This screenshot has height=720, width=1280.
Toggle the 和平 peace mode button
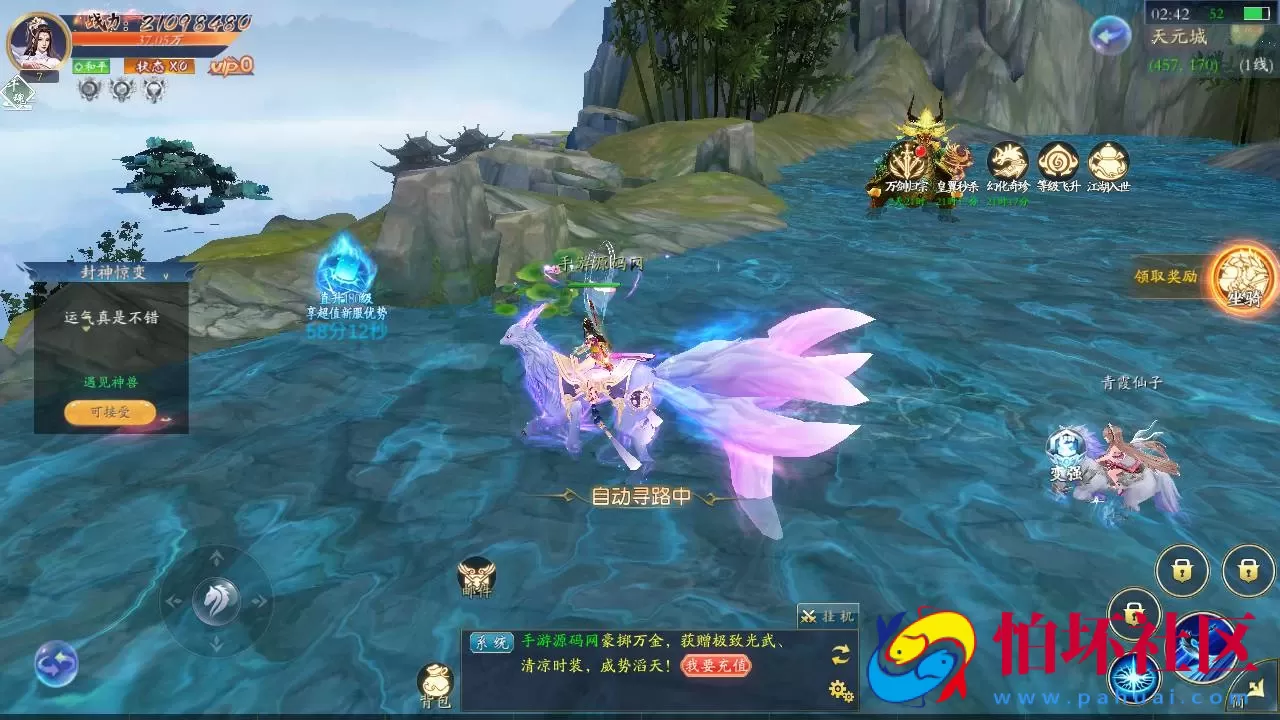[x=91, y=66]
